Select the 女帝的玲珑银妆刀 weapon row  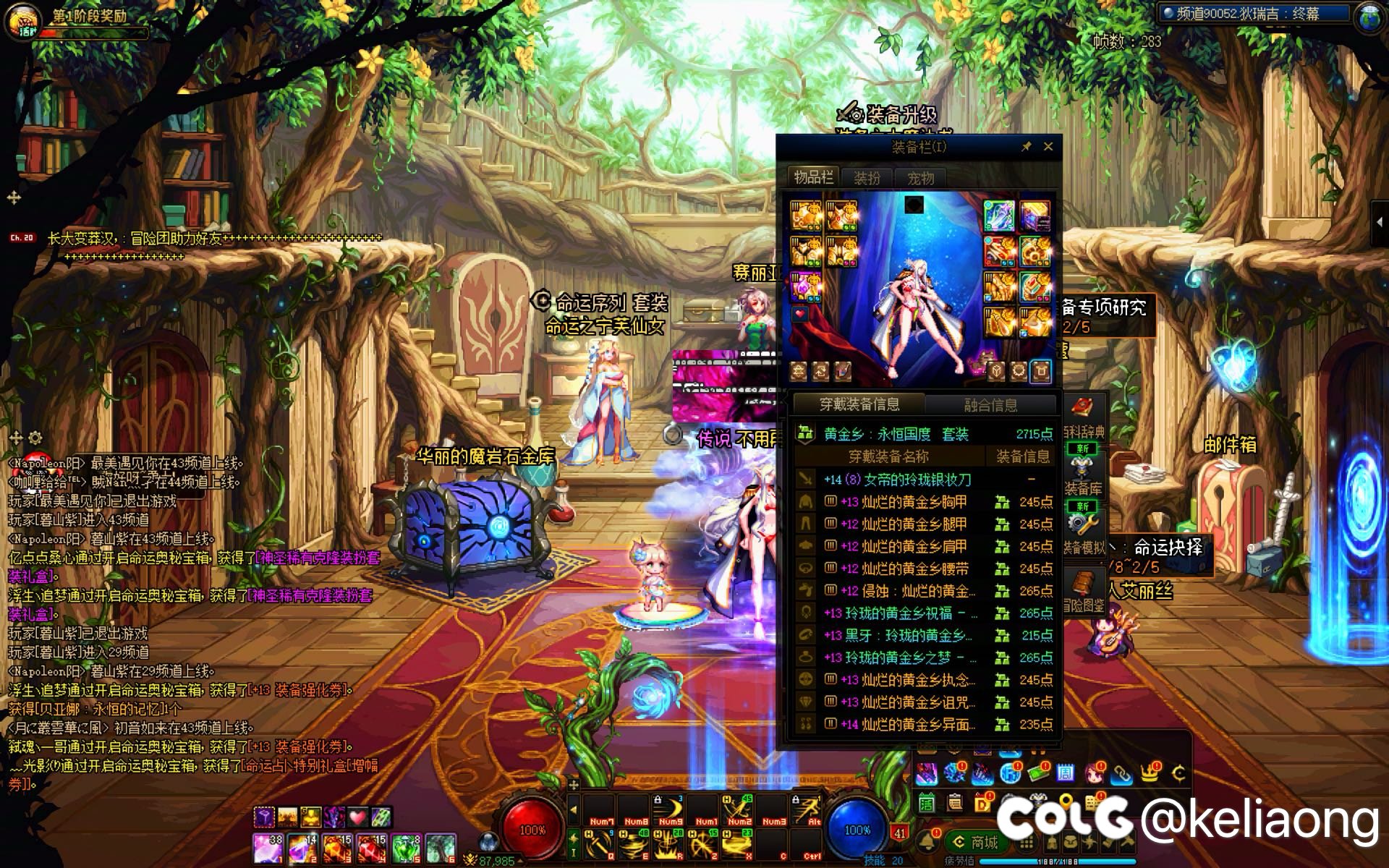coord(897,480)
